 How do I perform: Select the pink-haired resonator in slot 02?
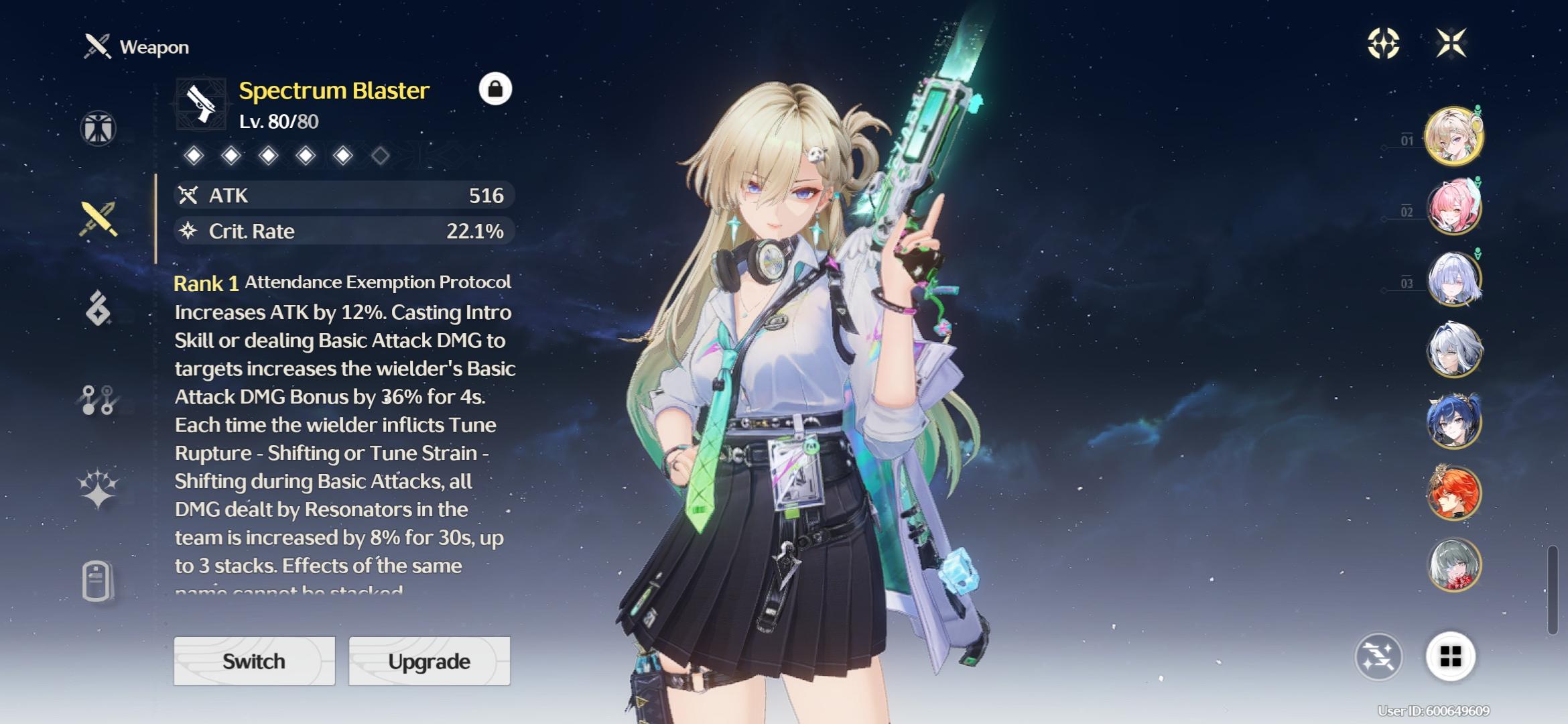tap(1453, 208)
